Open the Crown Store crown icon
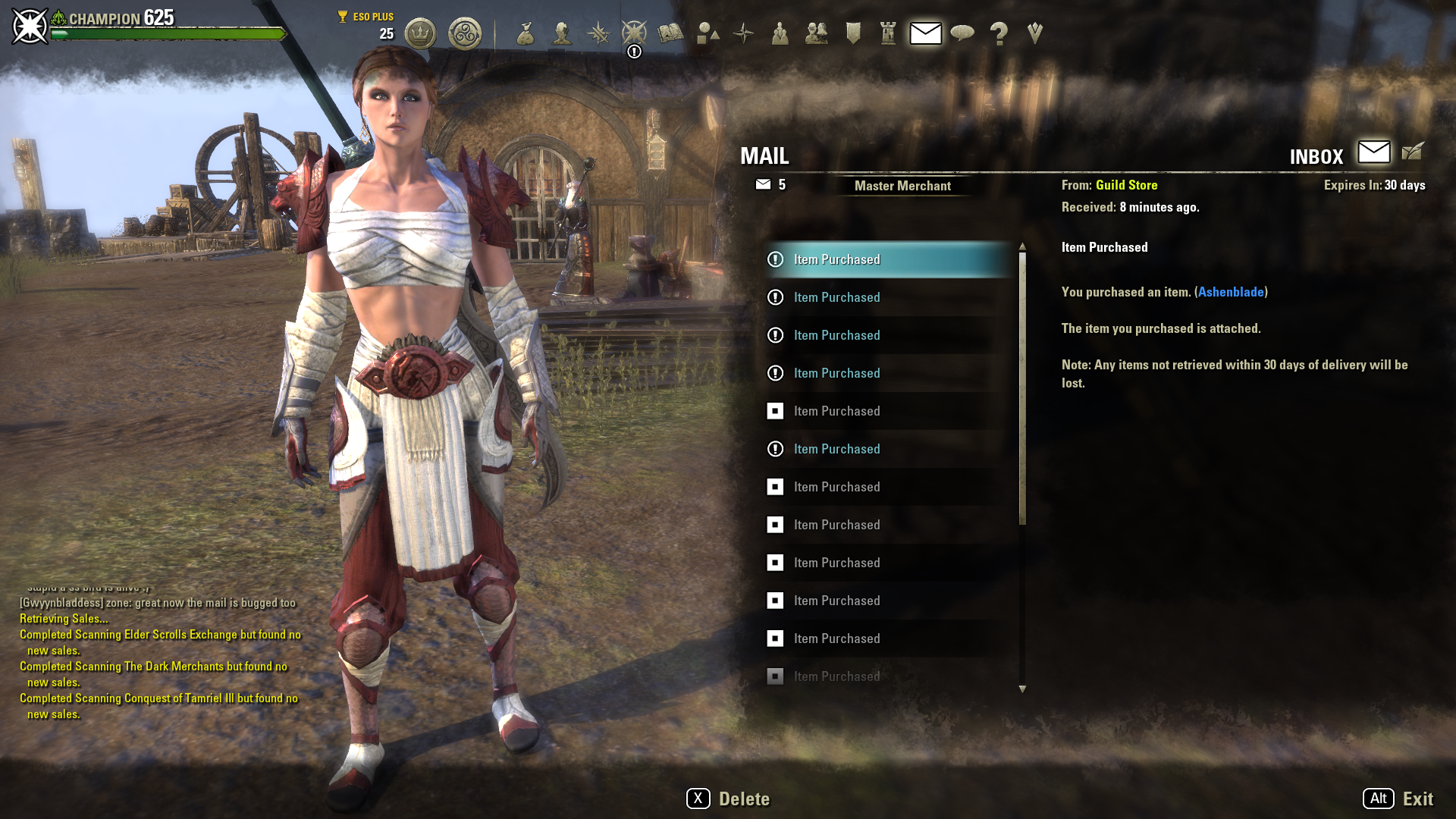The image size is (1456, 819). pyautogui.click(x=420, y=33)
